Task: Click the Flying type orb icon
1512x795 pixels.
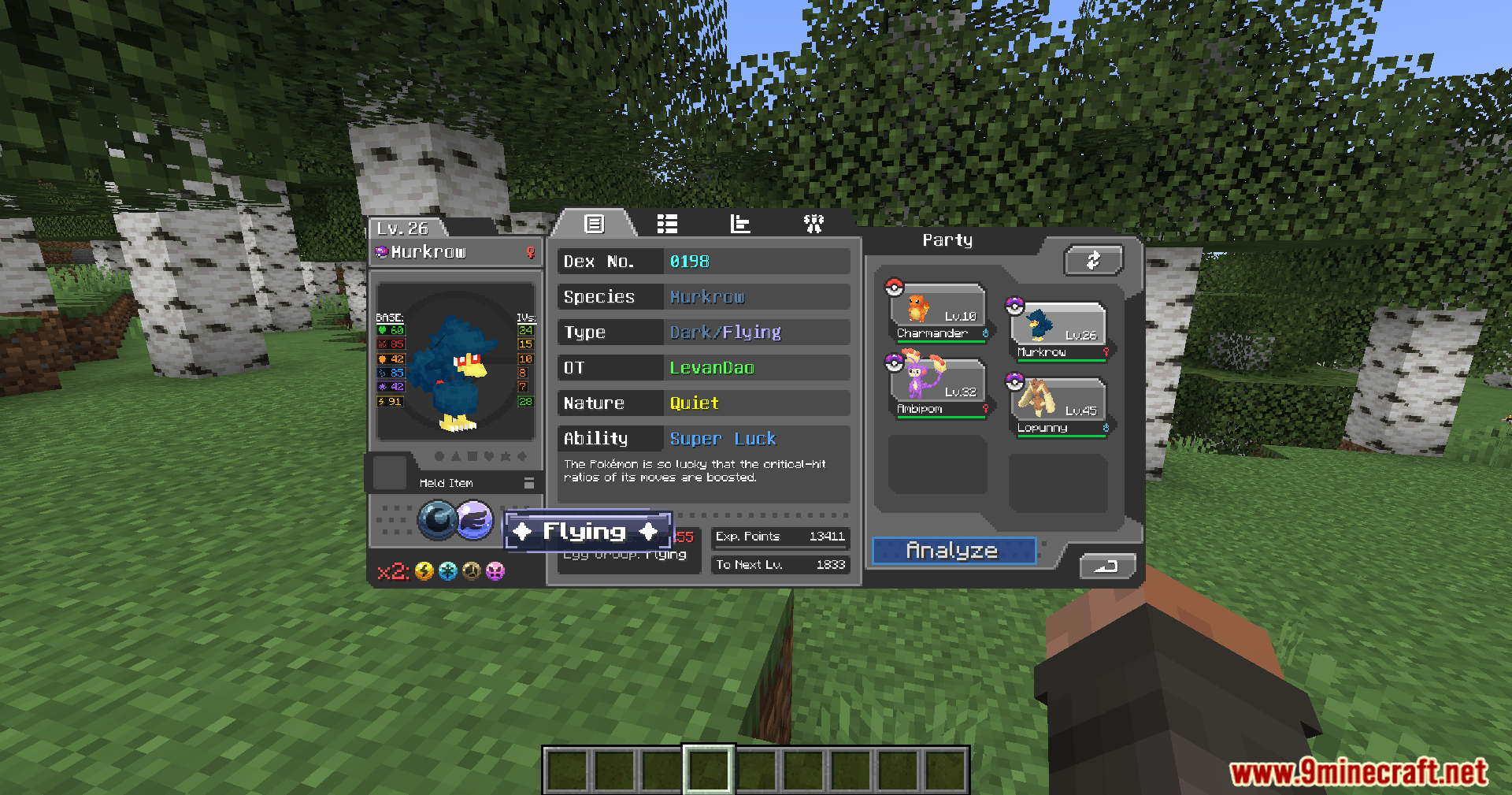Action: [474, 520]
